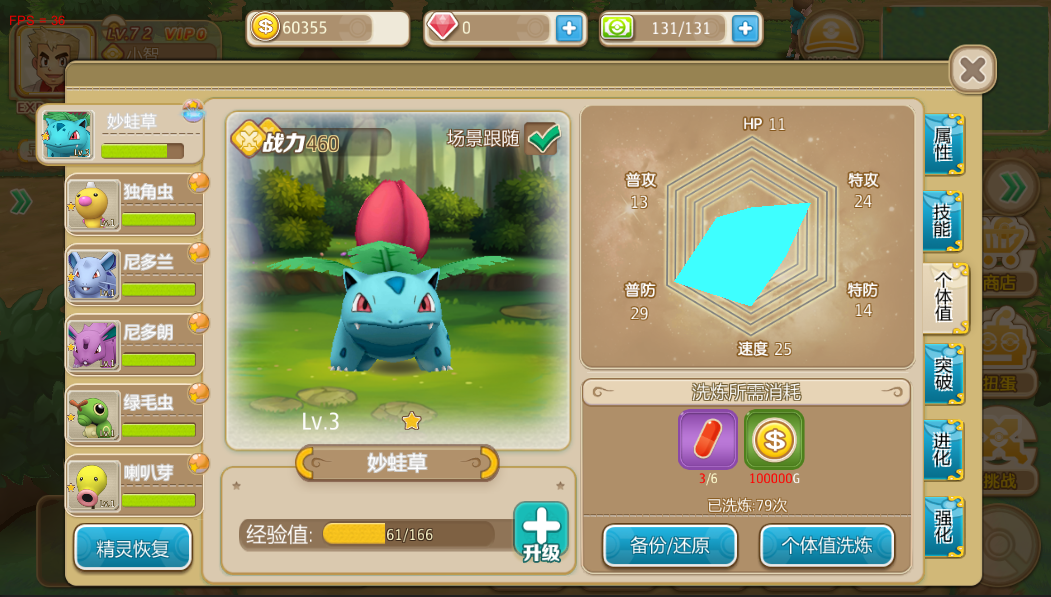Choose 喇叭芽 from the team list

(135, 485)
